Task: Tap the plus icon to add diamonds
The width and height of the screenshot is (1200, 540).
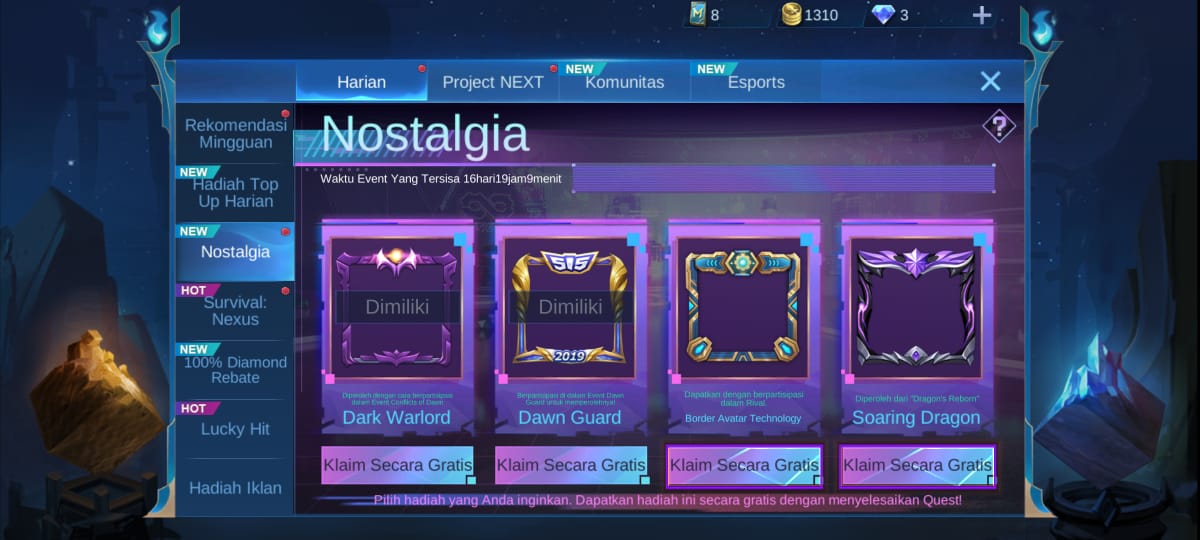Action: coord(982,15)
